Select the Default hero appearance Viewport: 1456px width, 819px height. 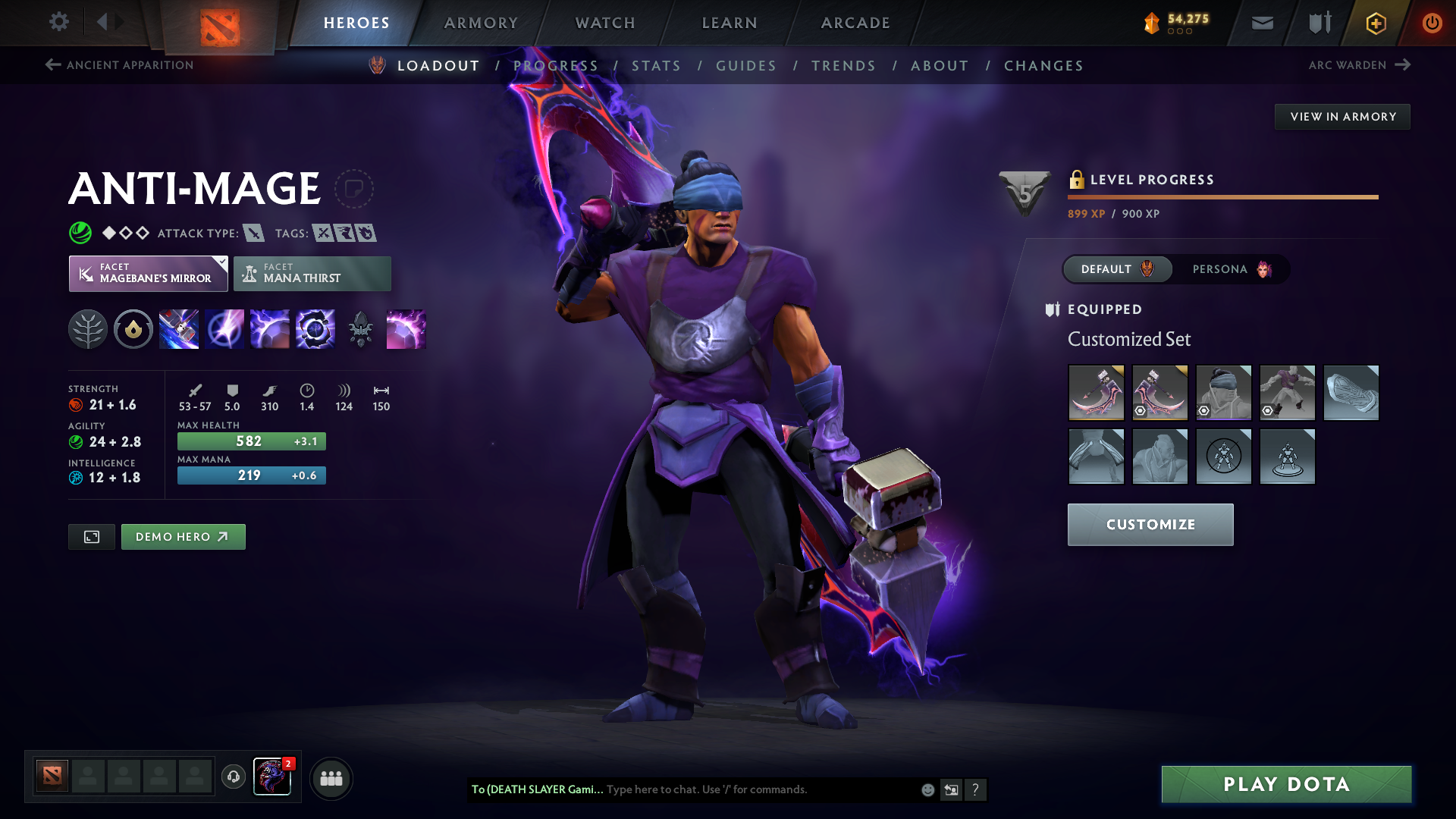1116,269
